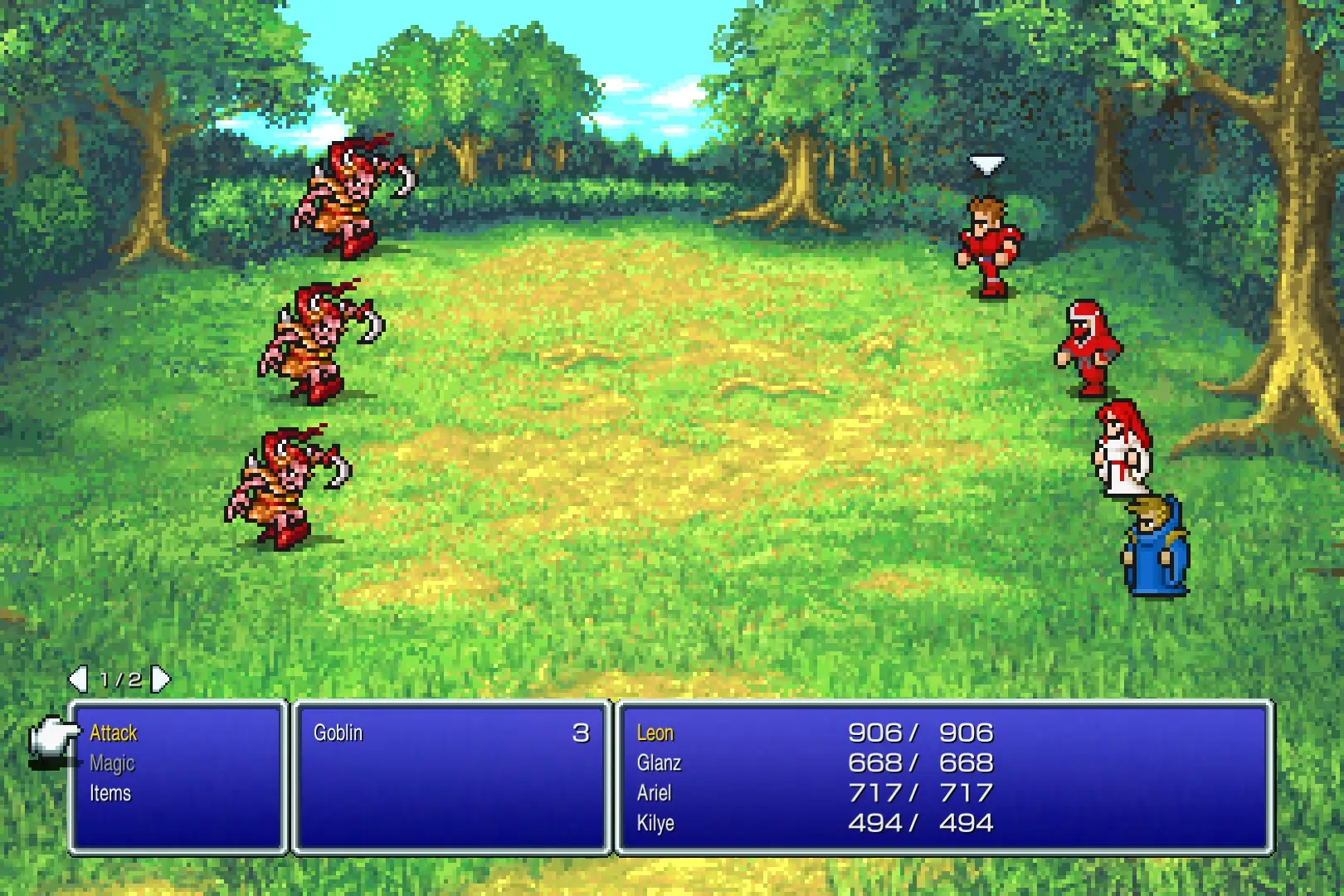Pick Ariel in the party list
1344x896 pixels.
pyautogui.click(x=654, y=794)
